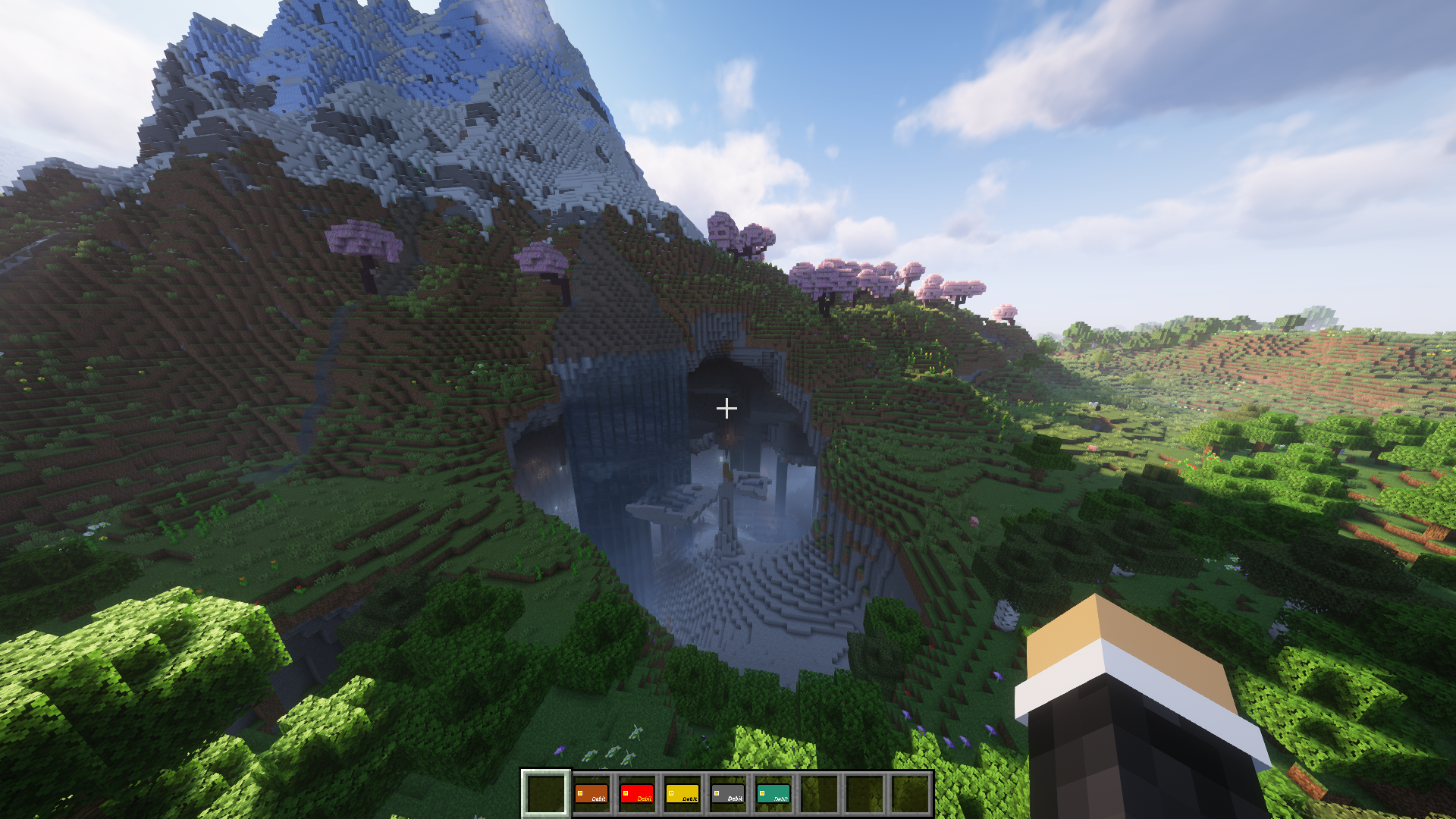This screenshot has height=819, width=1456.
Task: Choose the yellow Debit card in hotbar
Action: pyautogui.click(x=682, y=793)
